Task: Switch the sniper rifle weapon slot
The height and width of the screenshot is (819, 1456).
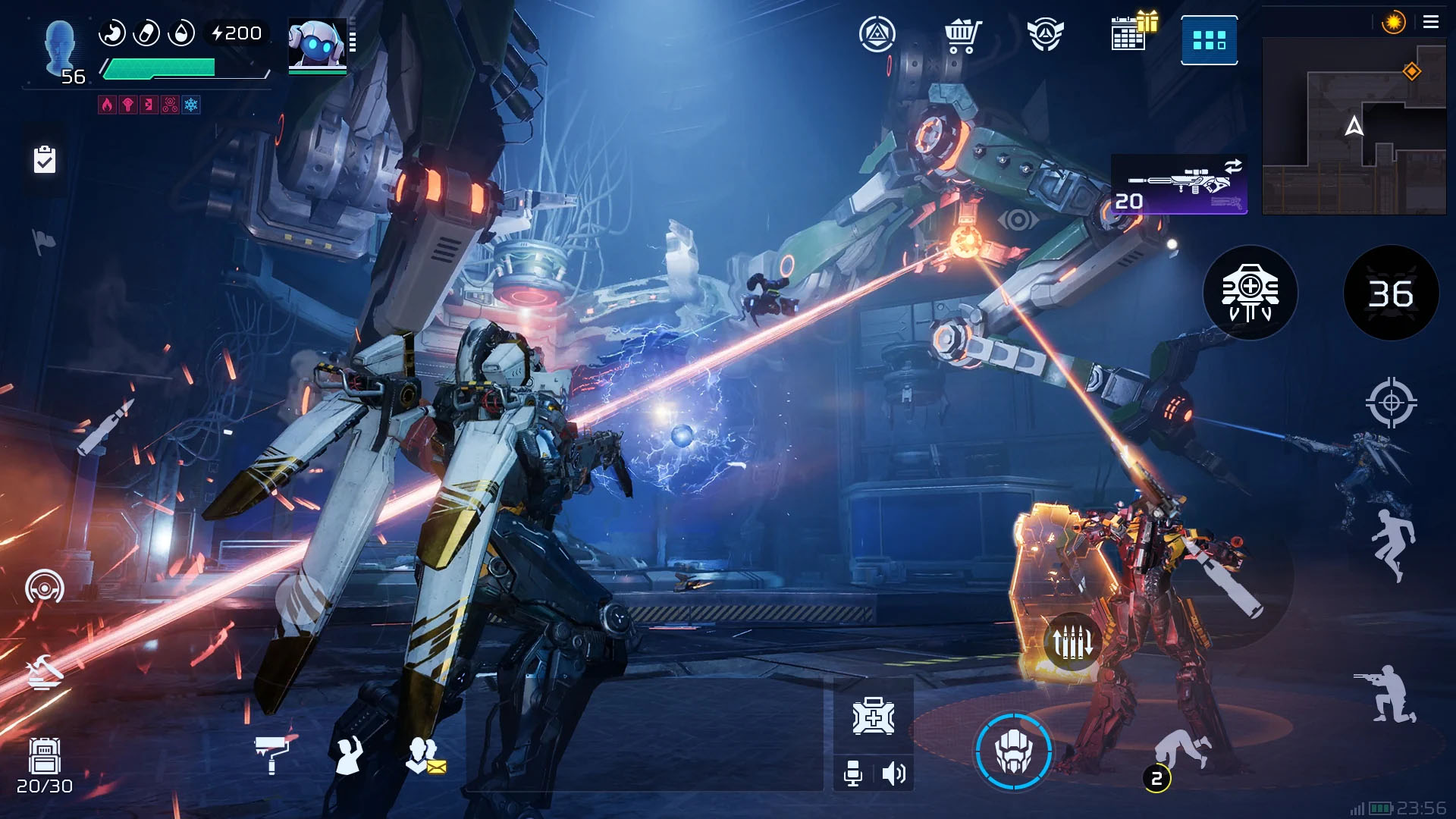Action: (1178, 184)
